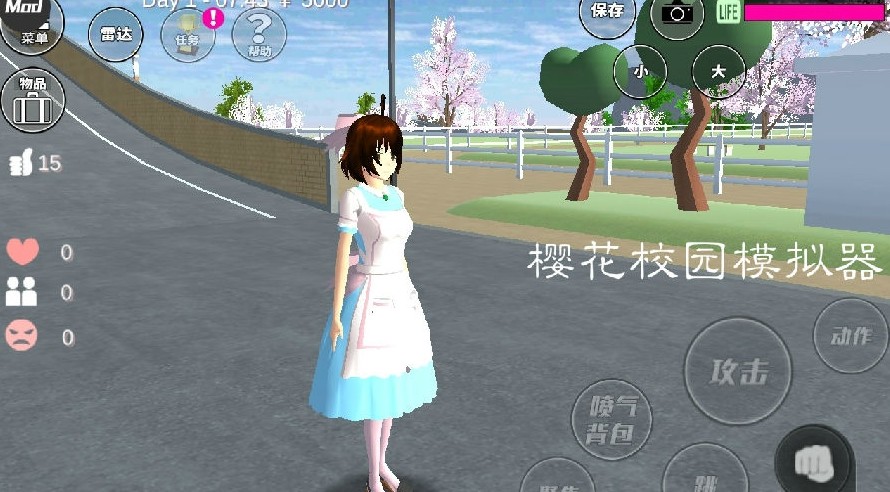Select the 大 large size button
This screenshot has width=890, height=492.
click(718, 71)
